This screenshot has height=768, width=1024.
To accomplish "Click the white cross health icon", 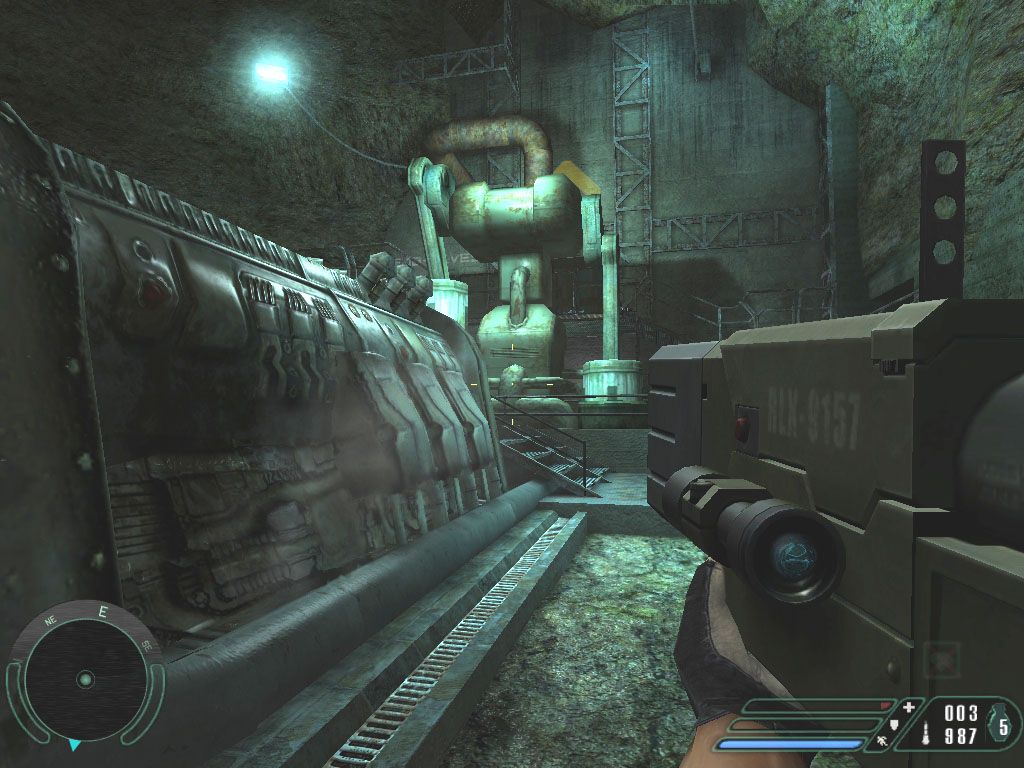I will click(x=908, y=708).
